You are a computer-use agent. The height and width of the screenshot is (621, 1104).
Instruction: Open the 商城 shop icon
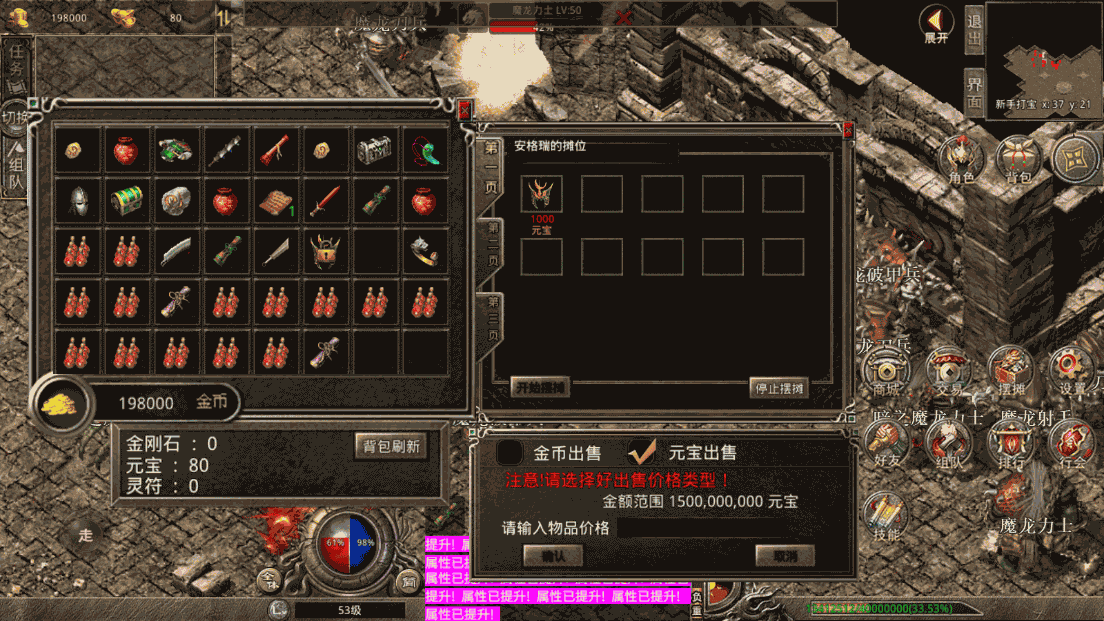(885, 372)
